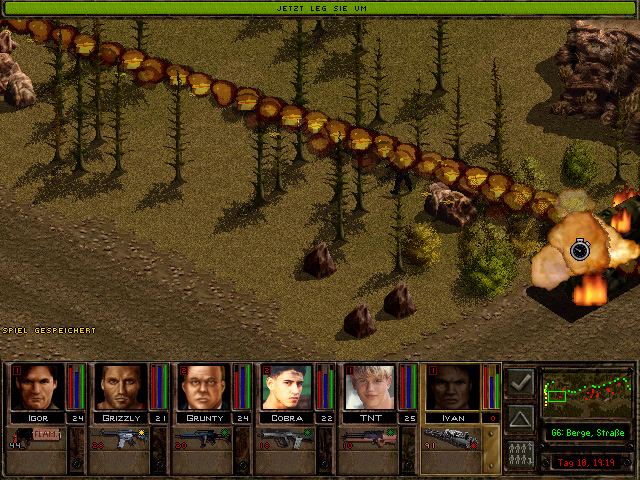
Task: Select TNT's rifle weapon slot
Action: 367,437
